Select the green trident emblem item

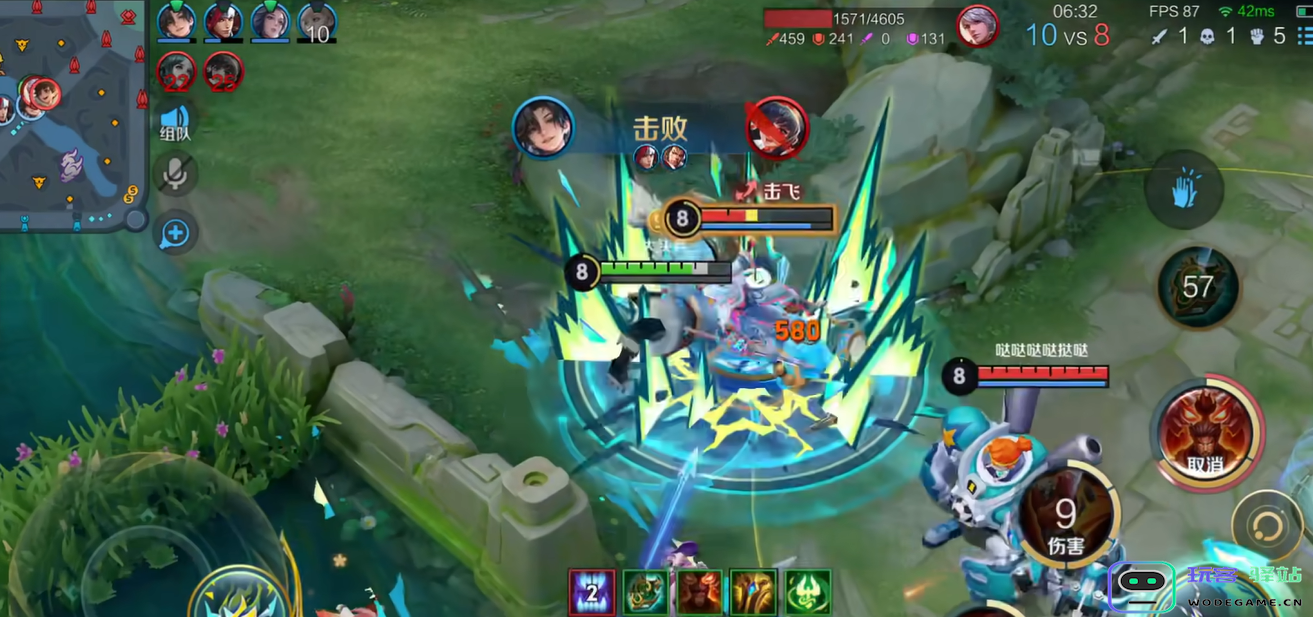(x=807, y=591)
